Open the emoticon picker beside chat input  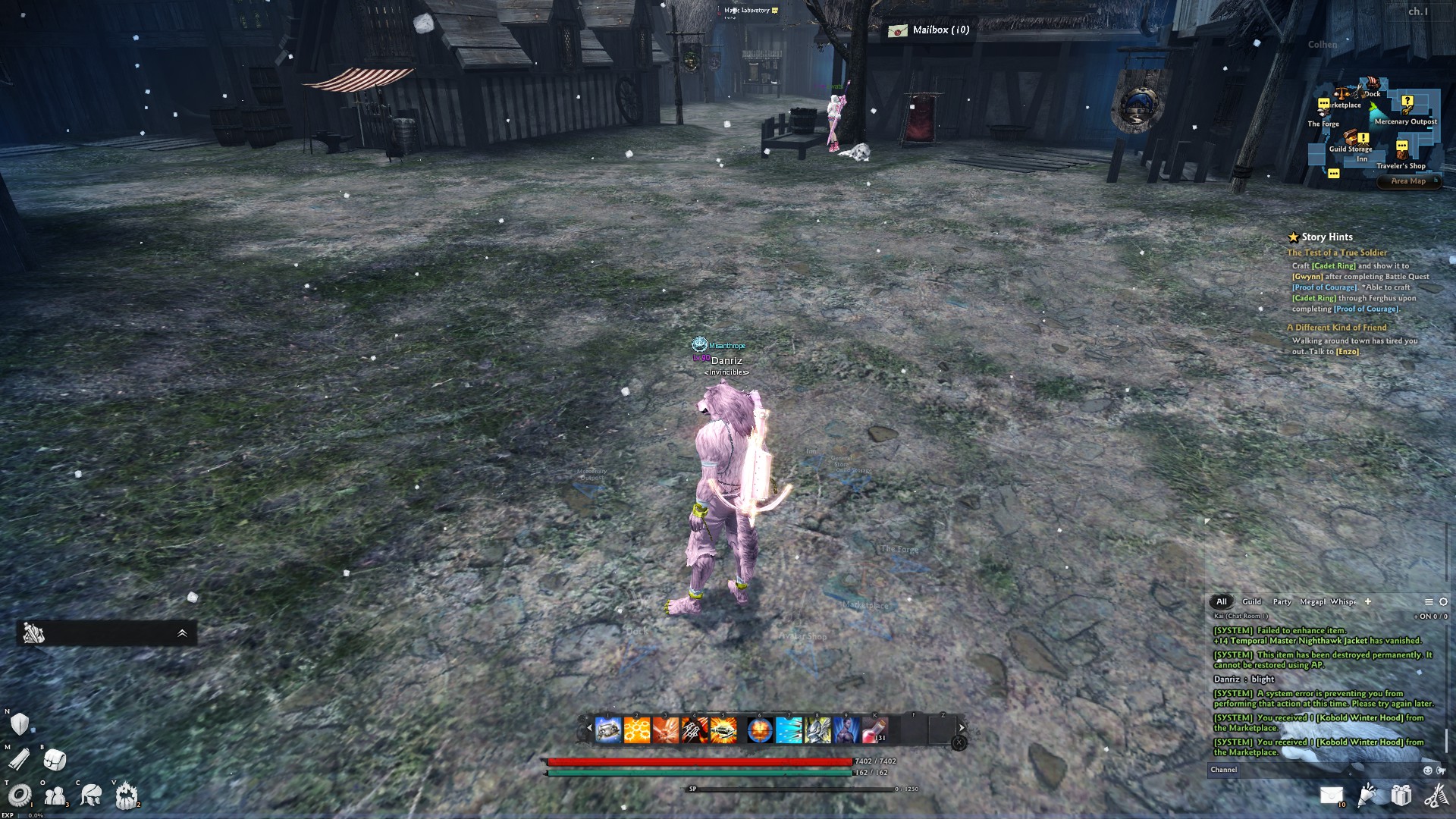[1427, 769]
